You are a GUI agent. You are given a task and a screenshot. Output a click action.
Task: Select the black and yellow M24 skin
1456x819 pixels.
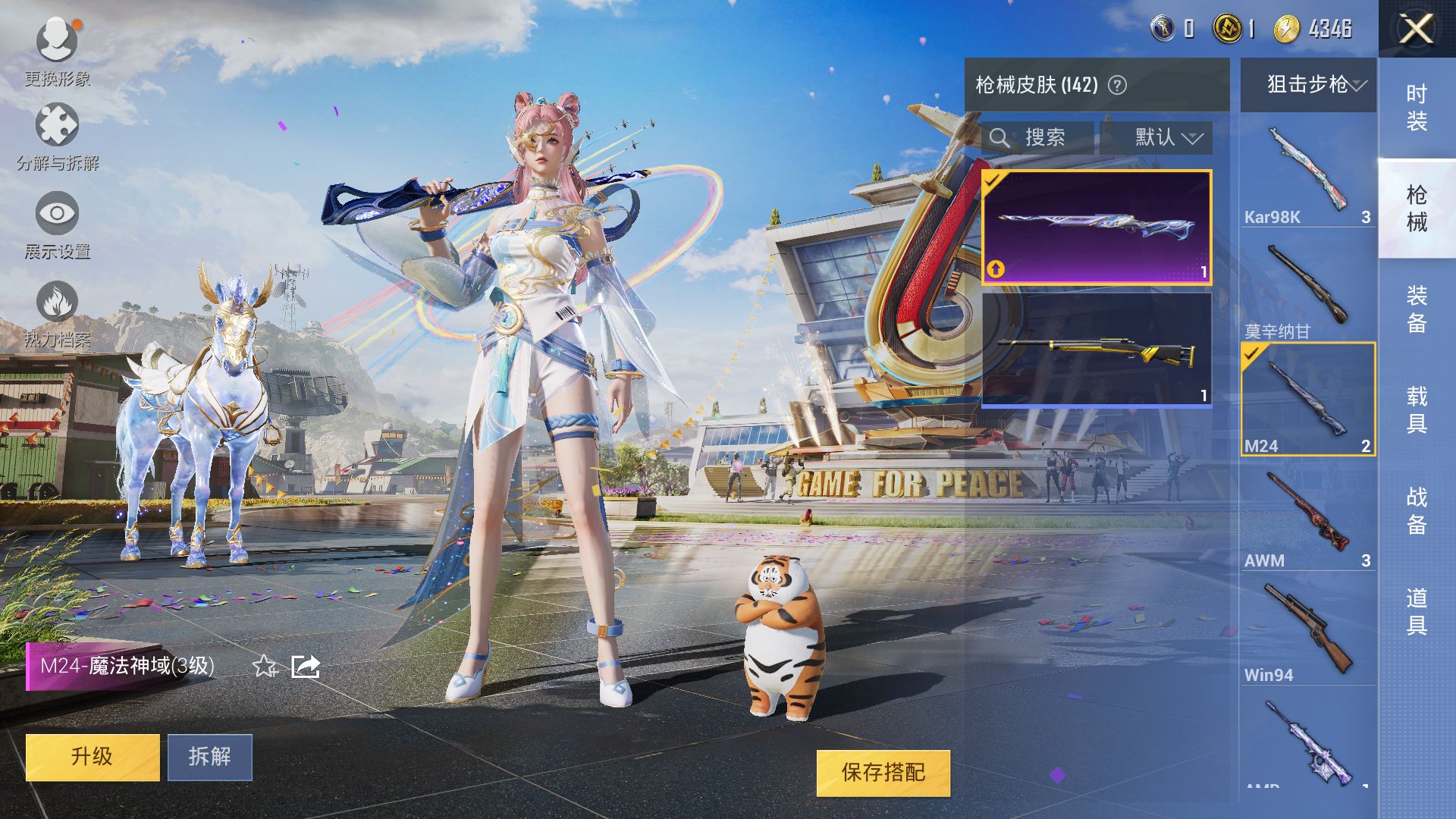pos(1096,350)
